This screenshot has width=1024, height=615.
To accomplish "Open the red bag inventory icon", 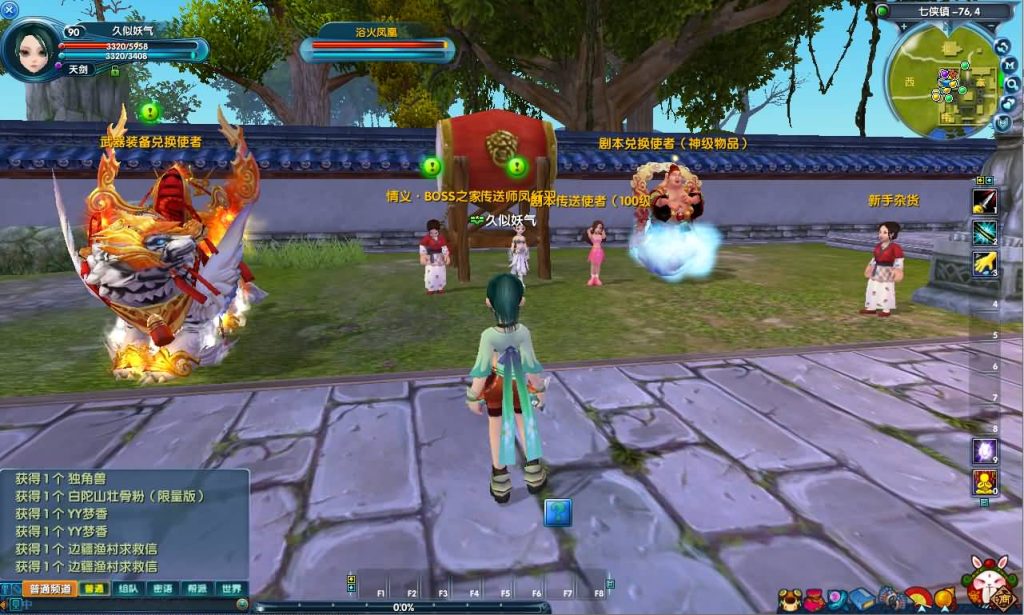I will click(x=813, y=598).
